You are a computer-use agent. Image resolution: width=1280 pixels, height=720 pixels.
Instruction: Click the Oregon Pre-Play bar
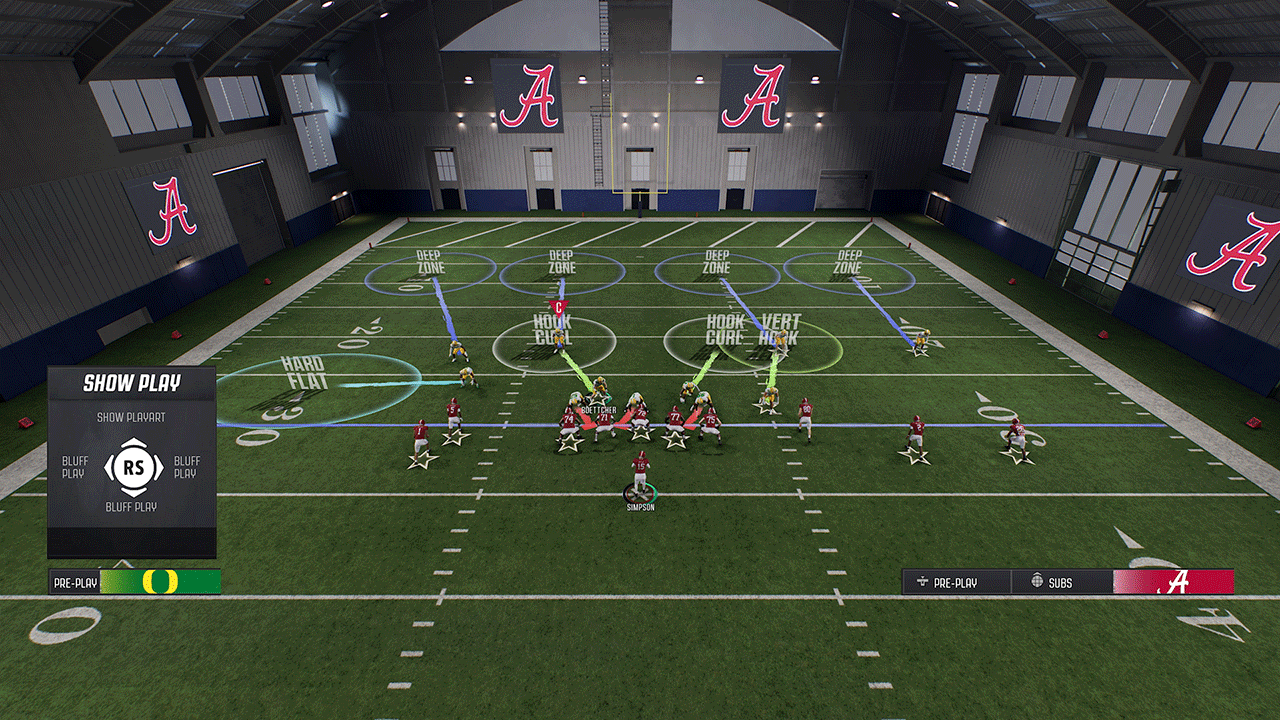click(x=135, y=581)
